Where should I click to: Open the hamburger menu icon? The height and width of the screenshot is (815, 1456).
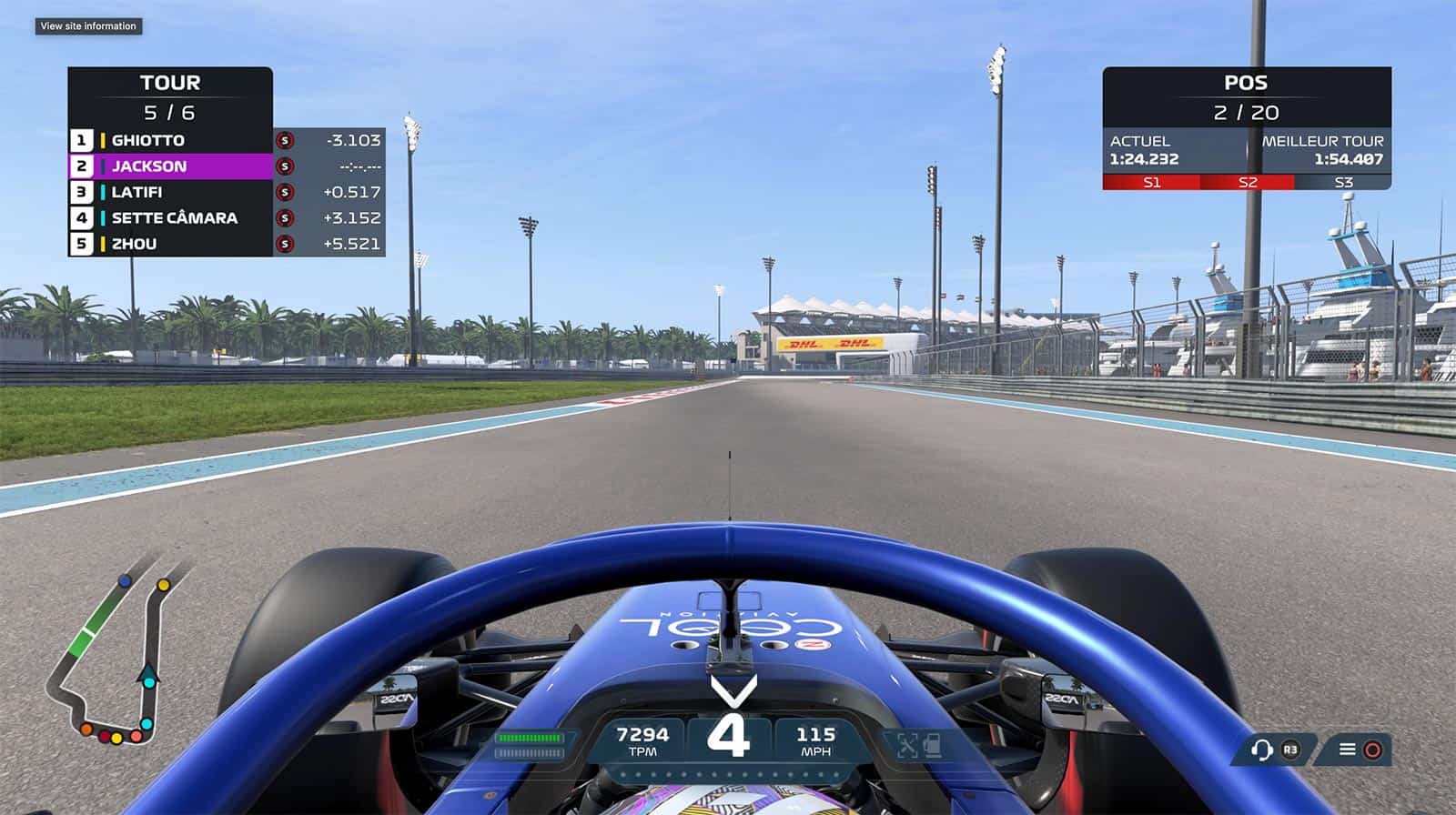(1348, 750)
